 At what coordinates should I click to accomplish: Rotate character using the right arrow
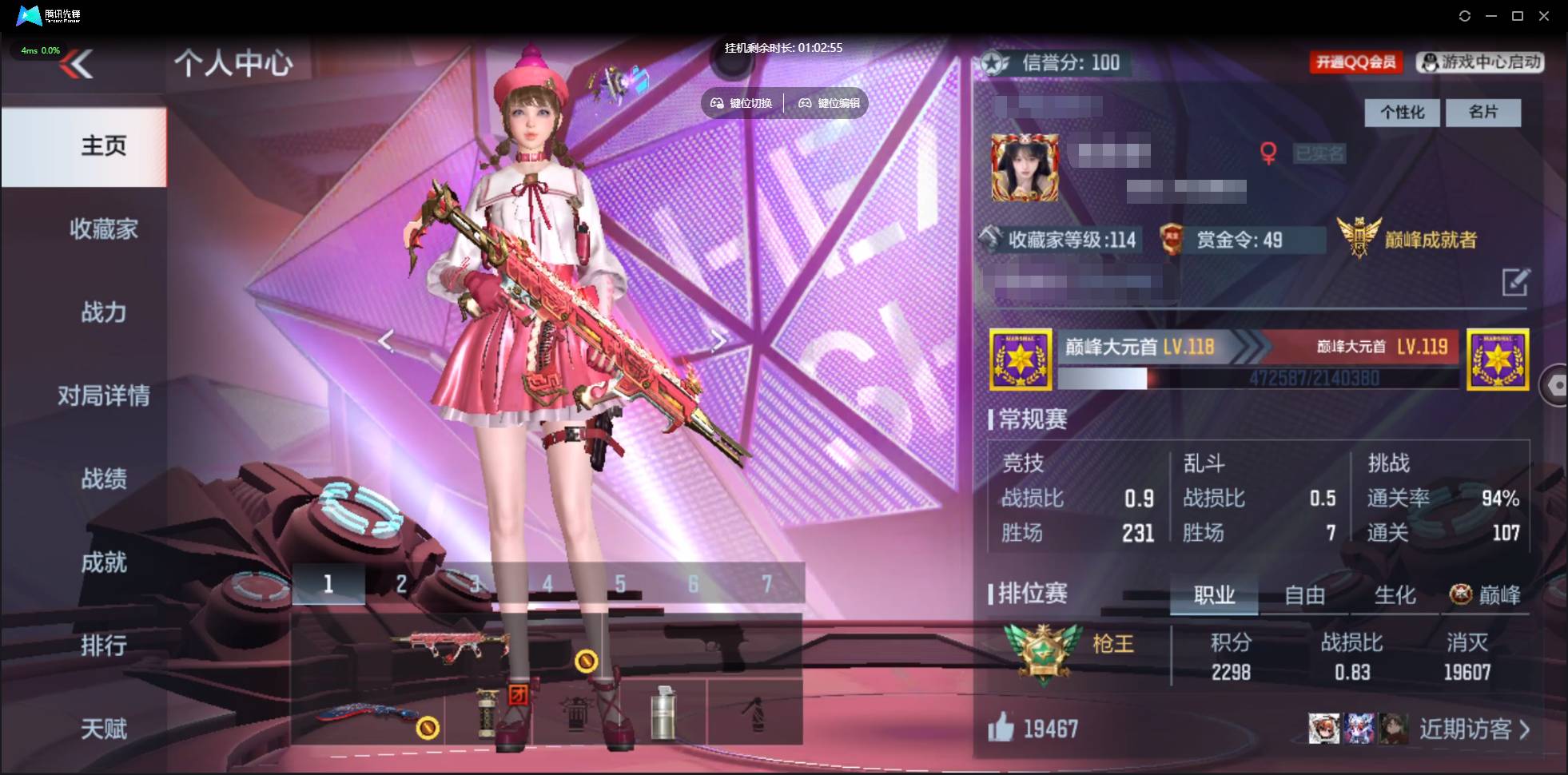coord(720,341)
